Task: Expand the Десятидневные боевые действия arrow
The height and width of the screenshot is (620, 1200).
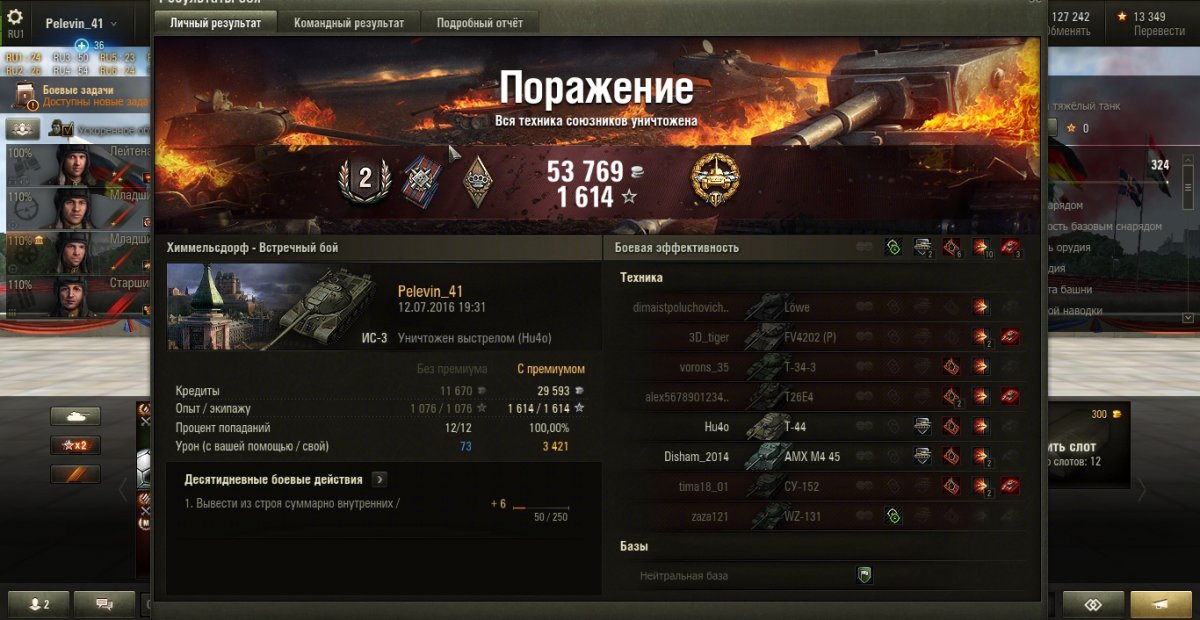Action: coord(380,480)
